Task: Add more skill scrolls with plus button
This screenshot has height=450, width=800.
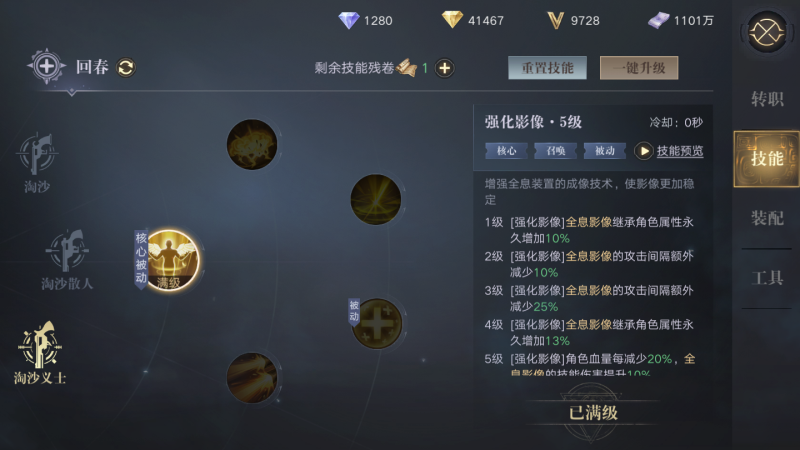Action: point(445,68)
